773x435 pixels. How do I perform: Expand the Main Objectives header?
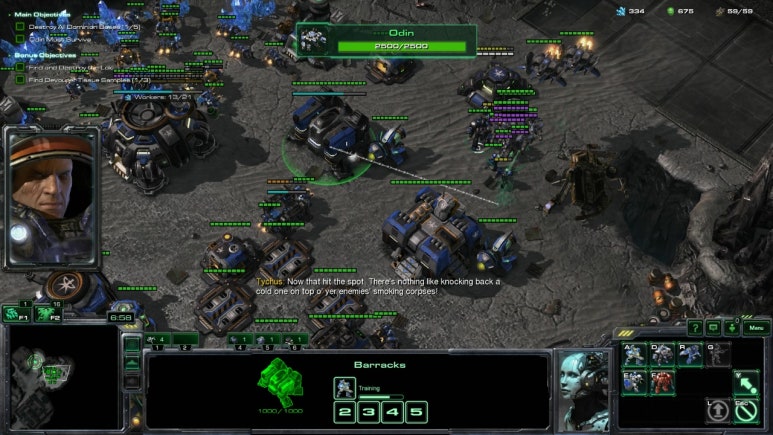pos(40,14)
